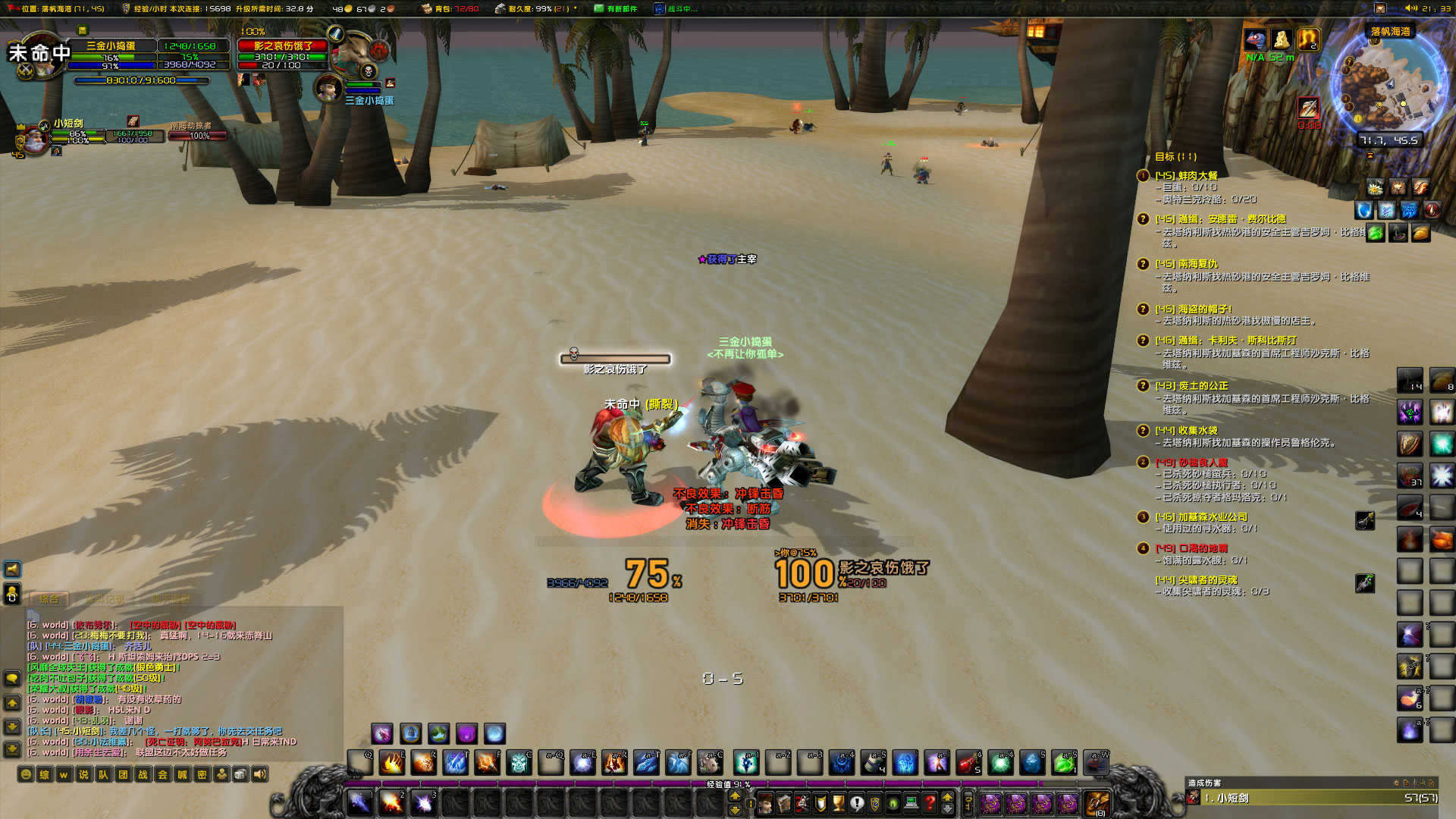
Task: Click the 队 party chat channel button
Action: [x=102, y=774]
